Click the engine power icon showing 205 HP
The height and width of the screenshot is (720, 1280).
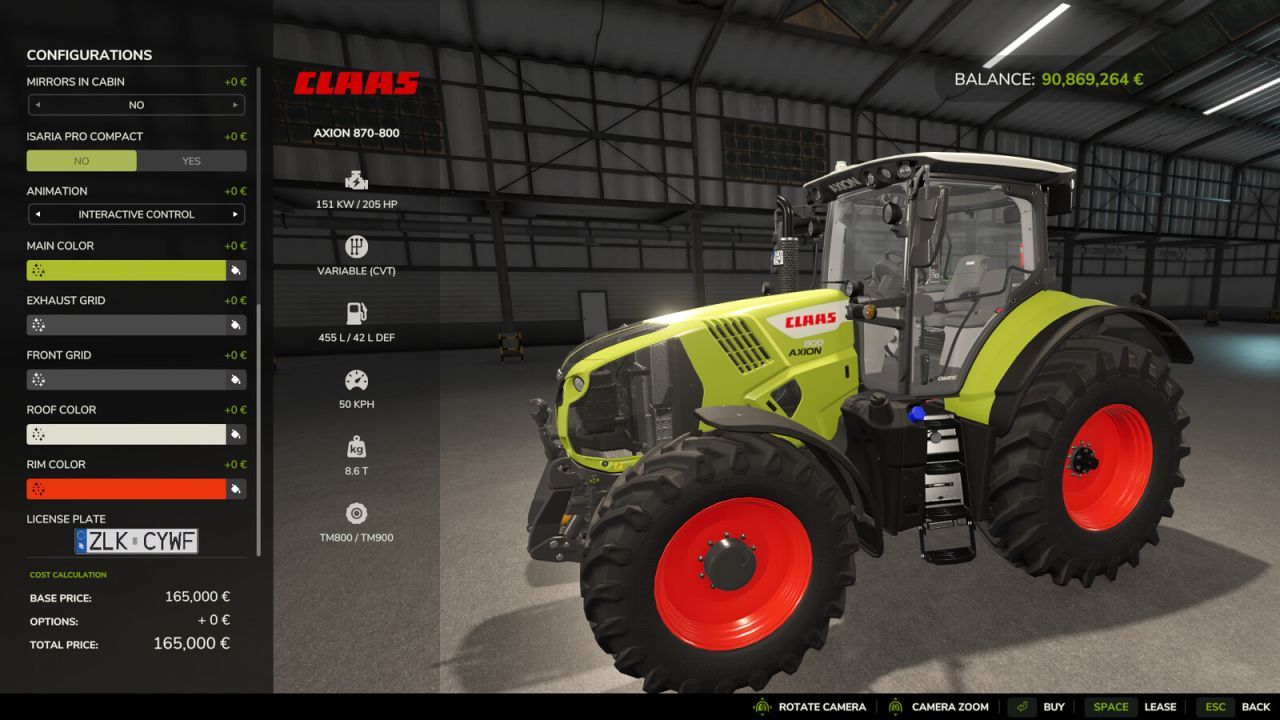[356, 181]
